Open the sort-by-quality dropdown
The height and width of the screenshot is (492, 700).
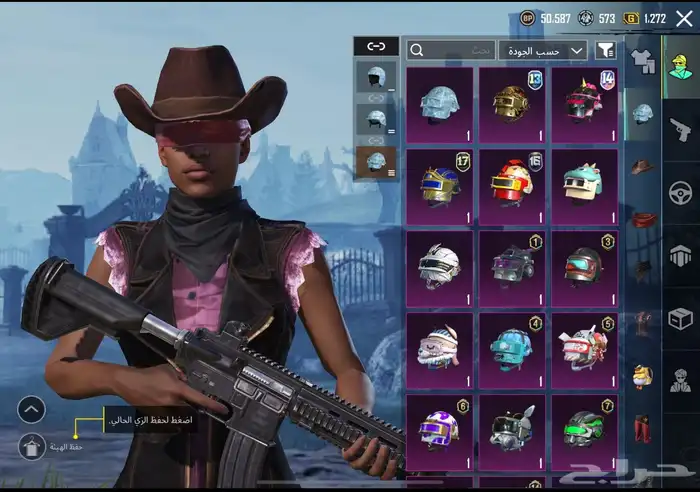[x=544, y=50]
